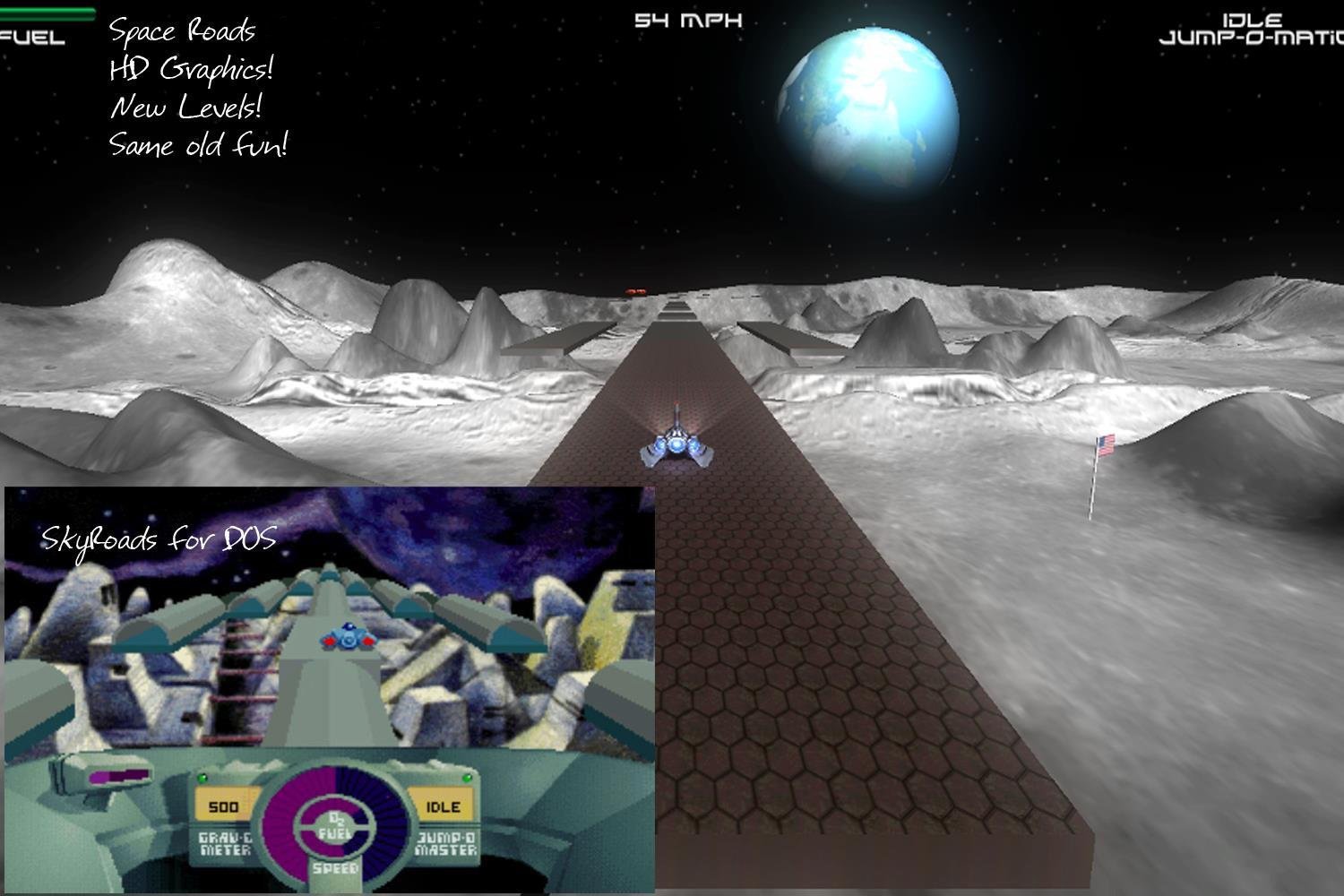Viewport: 1344px width, 896px height.
Task: Click the New Levels! text
Action: 185,107
